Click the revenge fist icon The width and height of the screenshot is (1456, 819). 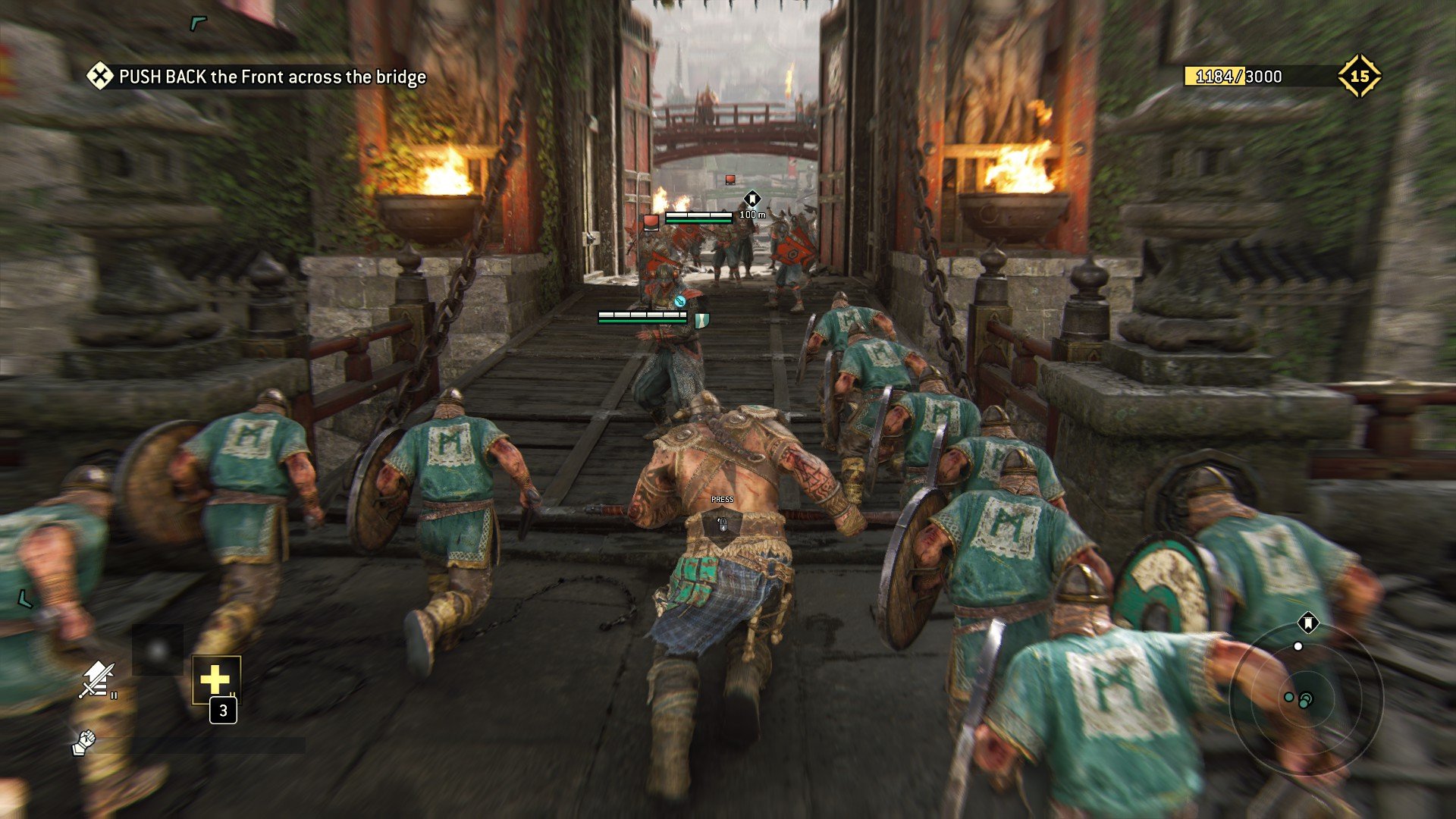click(x=83, y=742)
